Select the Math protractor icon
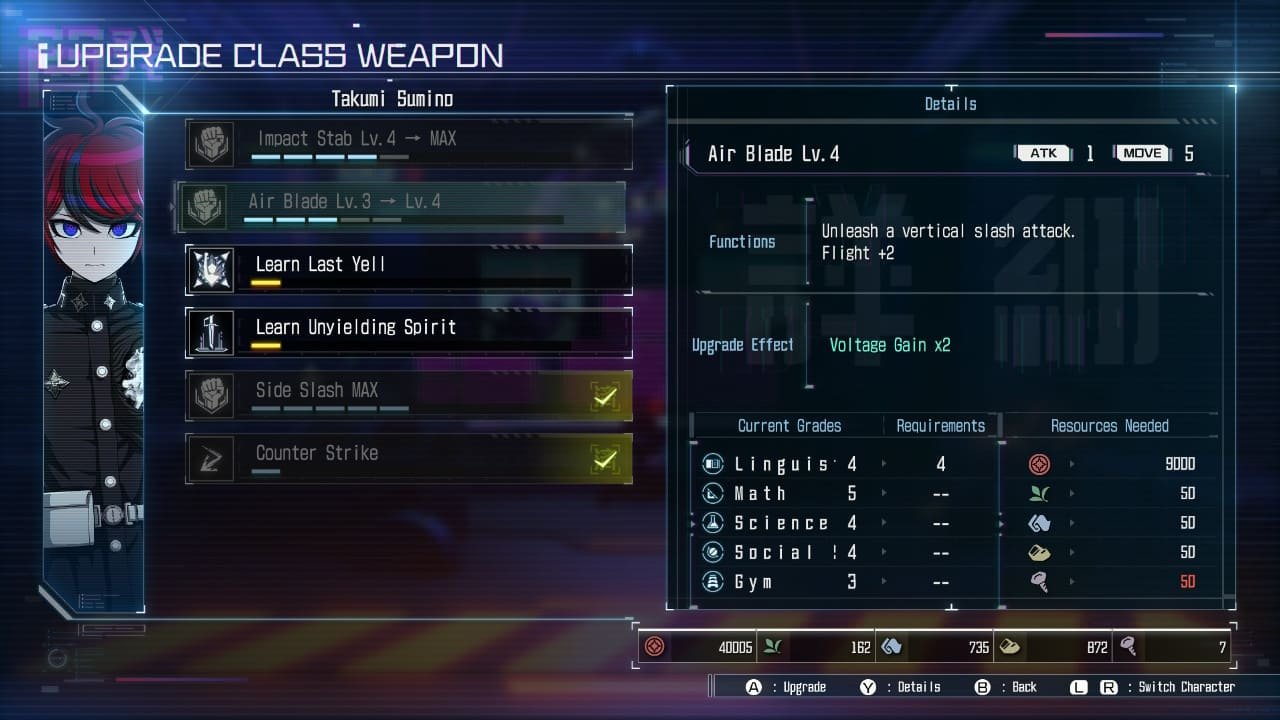This screenshot has width=1280, height=720. (x=714, y=493)
